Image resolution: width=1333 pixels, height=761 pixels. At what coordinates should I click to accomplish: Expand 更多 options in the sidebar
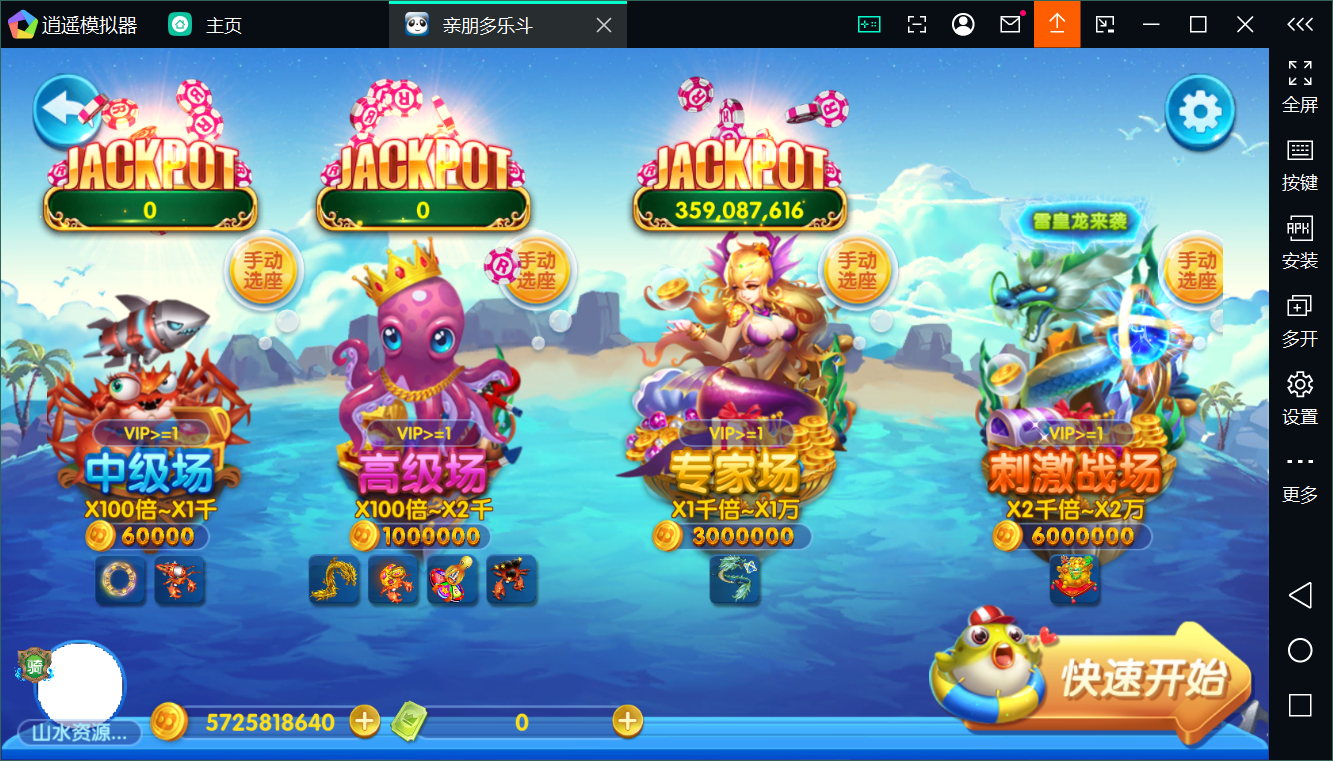click(1299, 472)
